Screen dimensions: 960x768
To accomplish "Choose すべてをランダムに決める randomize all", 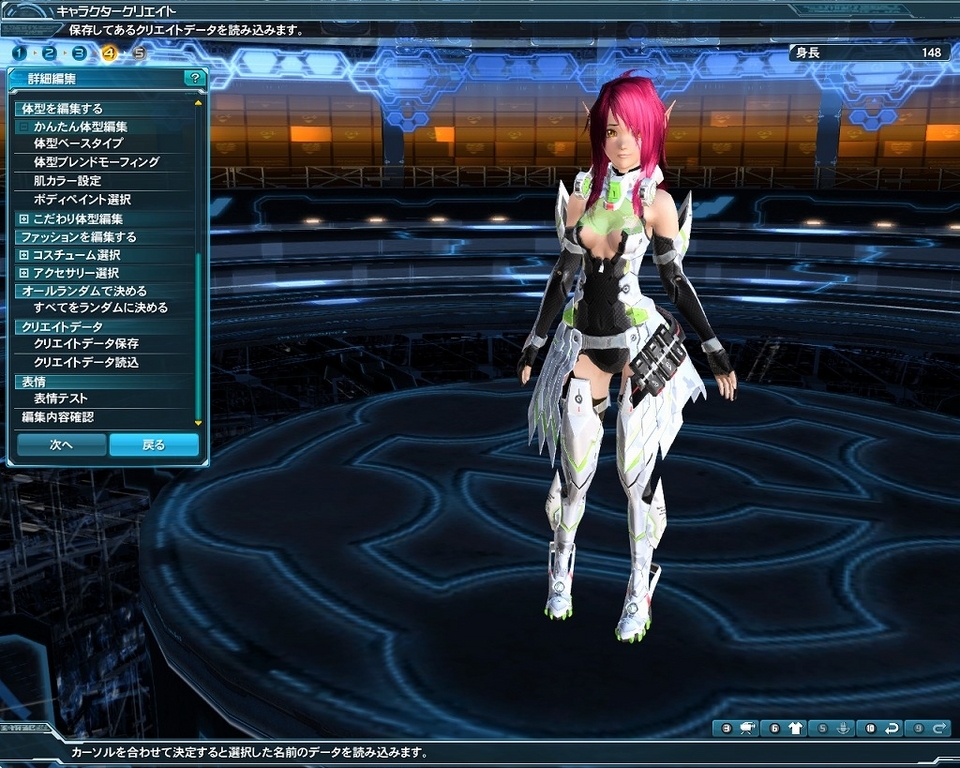I will [x=100, y=308].
